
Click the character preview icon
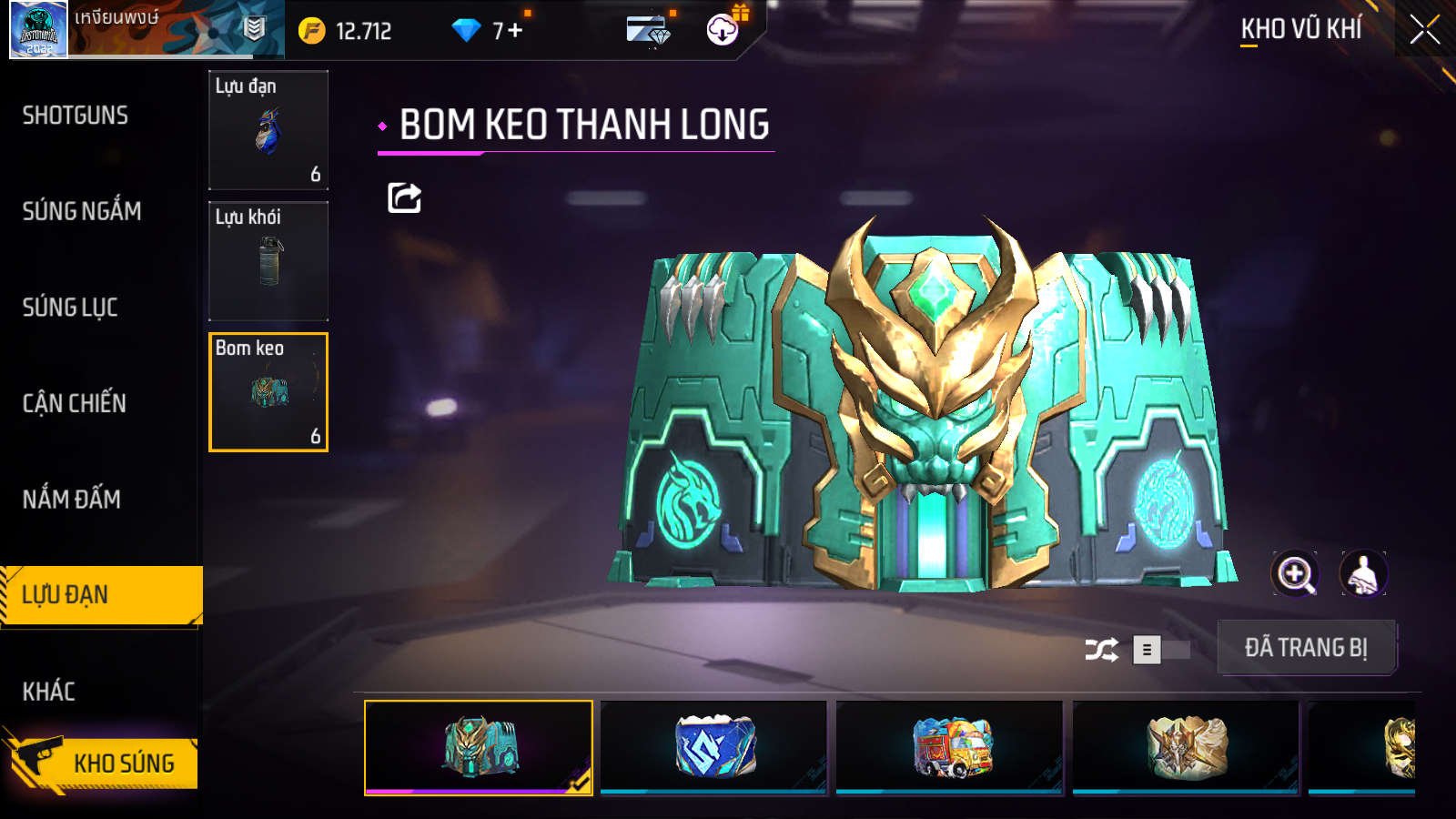(x=1363, y=574)
